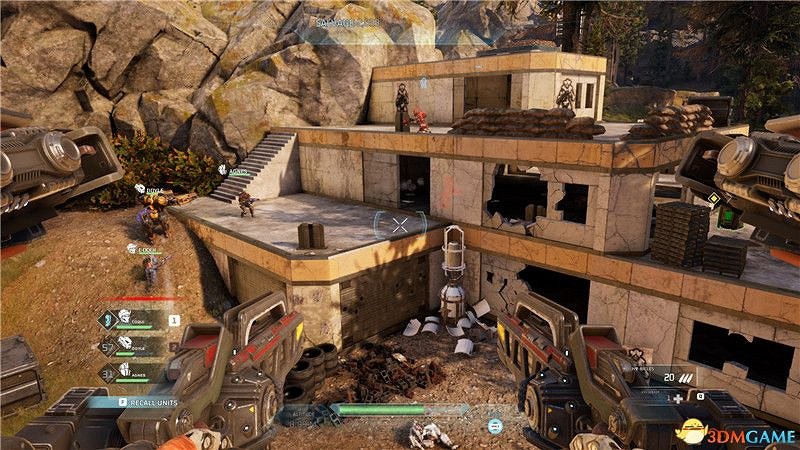Select the Agnes squad unit portrait
This screenshot has width=800, height=450.
point(126,369)
